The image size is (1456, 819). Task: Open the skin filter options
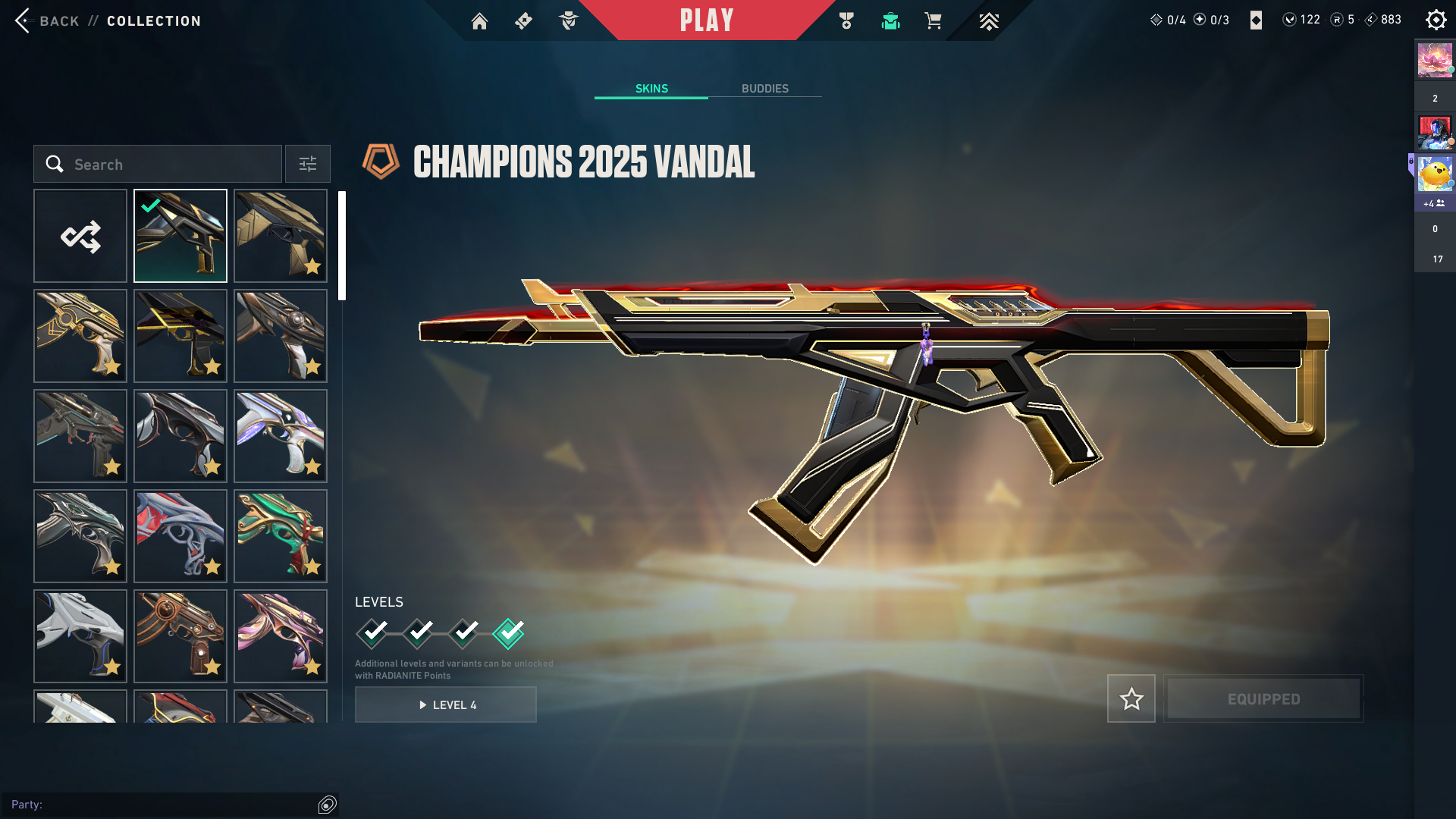(308, 165)
